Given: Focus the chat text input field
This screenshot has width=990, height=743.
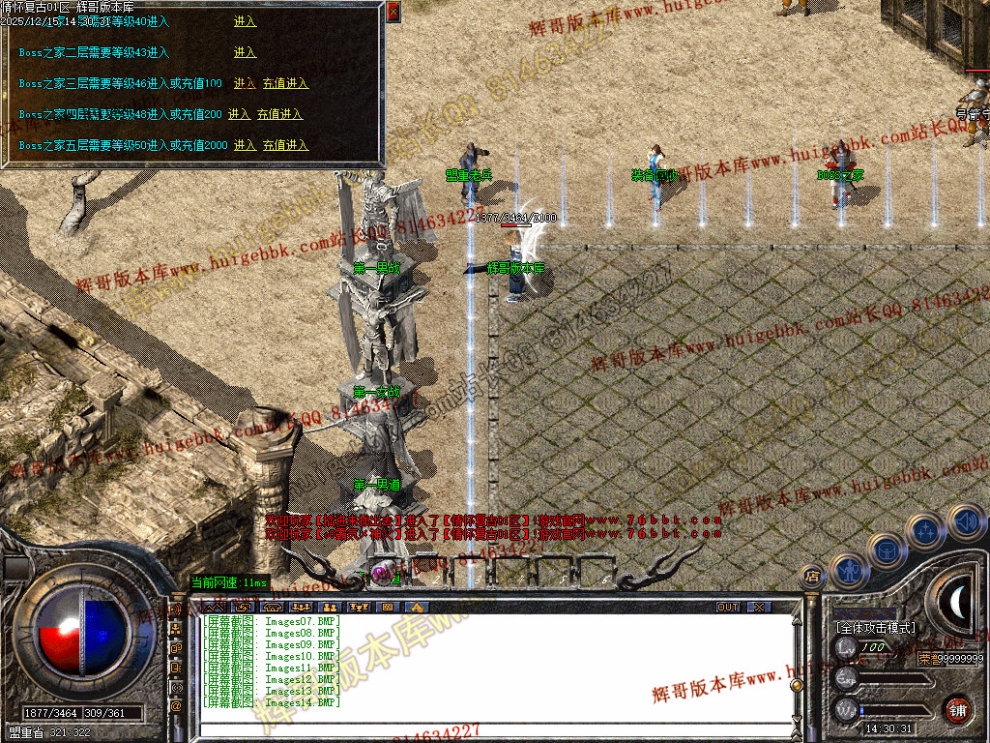Looking at the screenshot, I should point(490,727).
